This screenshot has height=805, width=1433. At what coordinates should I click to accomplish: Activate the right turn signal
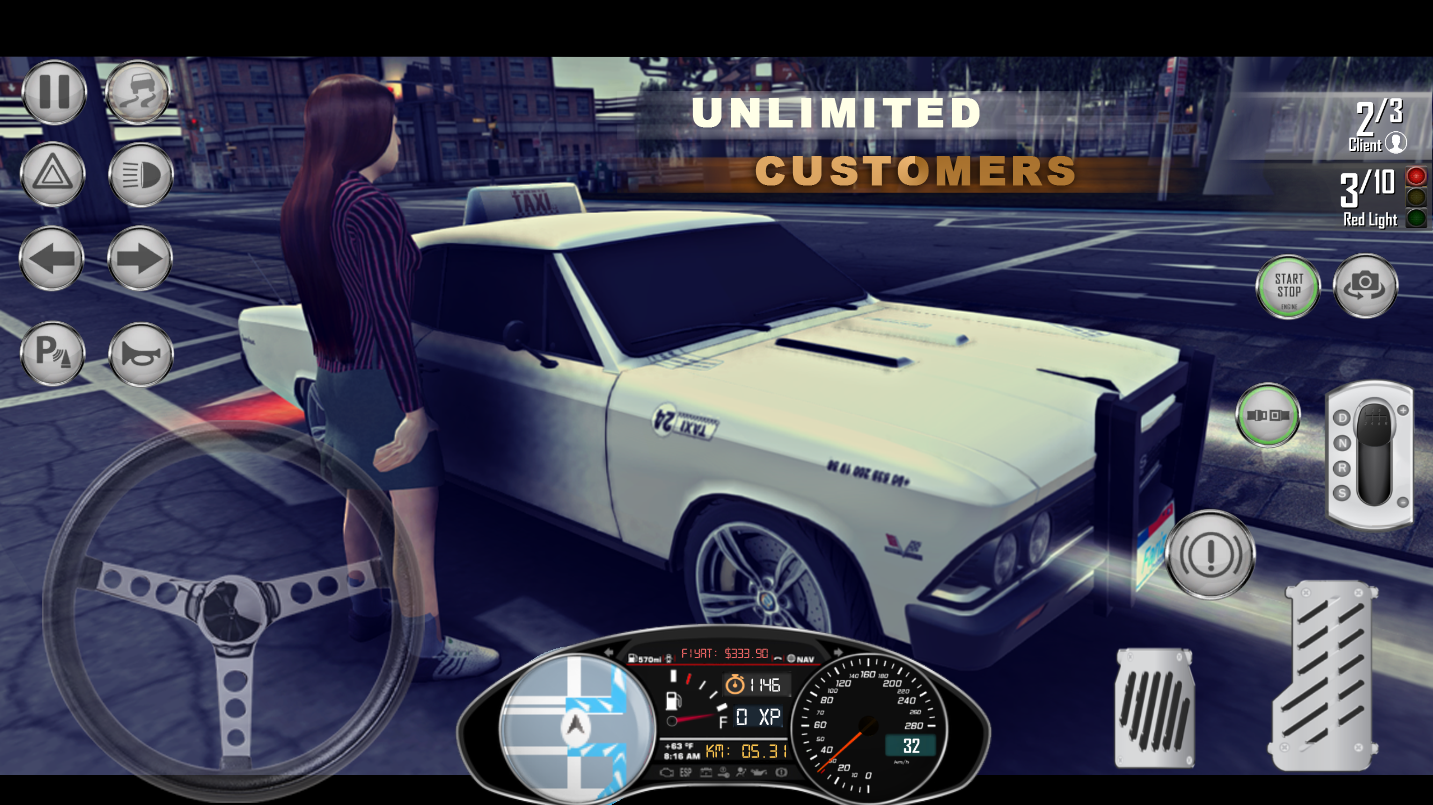139,258
